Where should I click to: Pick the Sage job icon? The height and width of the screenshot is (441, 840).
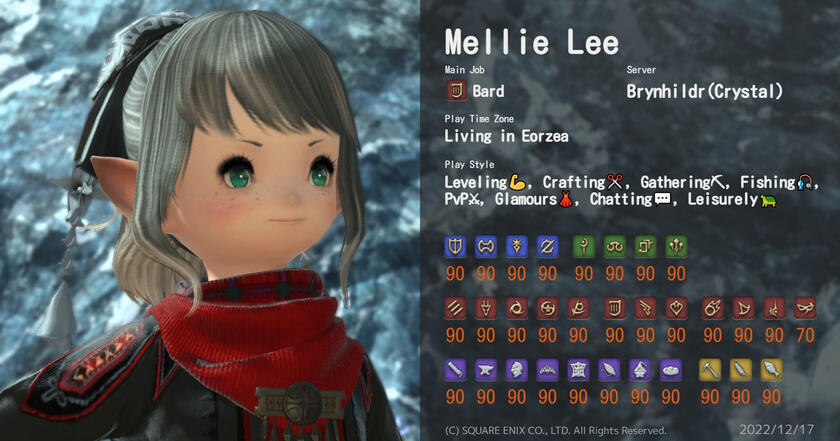pos(676,247)
